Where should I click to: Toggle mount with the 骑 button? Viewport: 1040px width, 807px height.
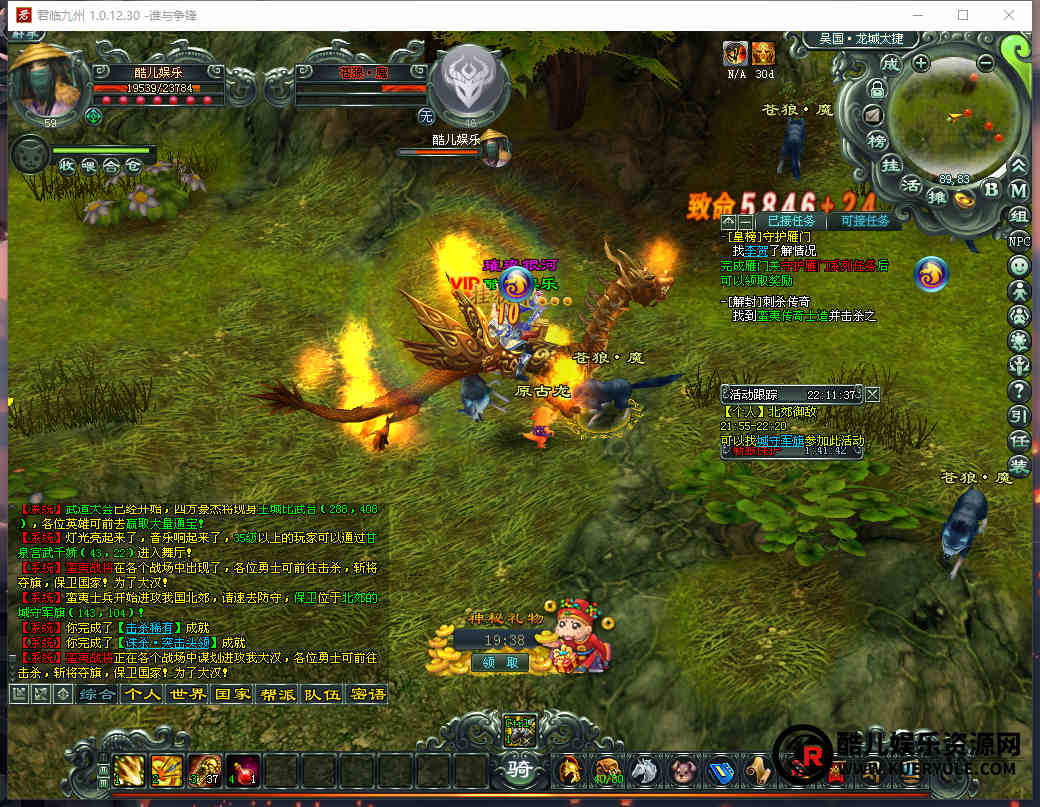520,771
